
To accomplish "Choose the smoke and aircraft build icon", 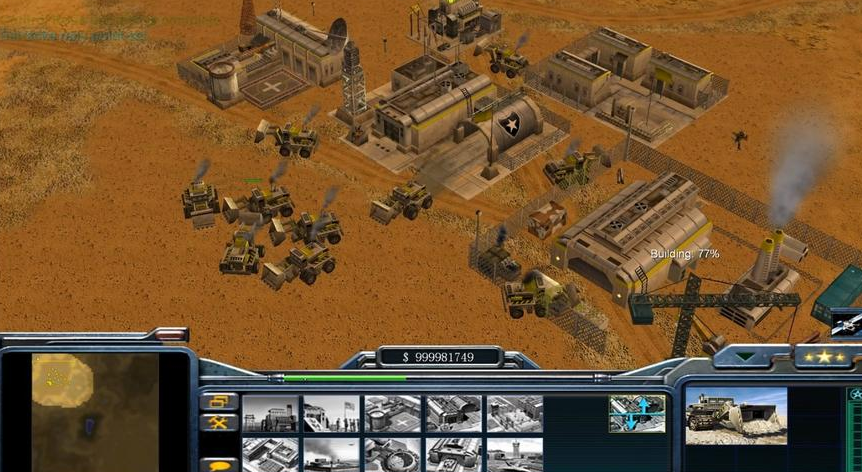I will pyautogui.click(x=331, y=454).
